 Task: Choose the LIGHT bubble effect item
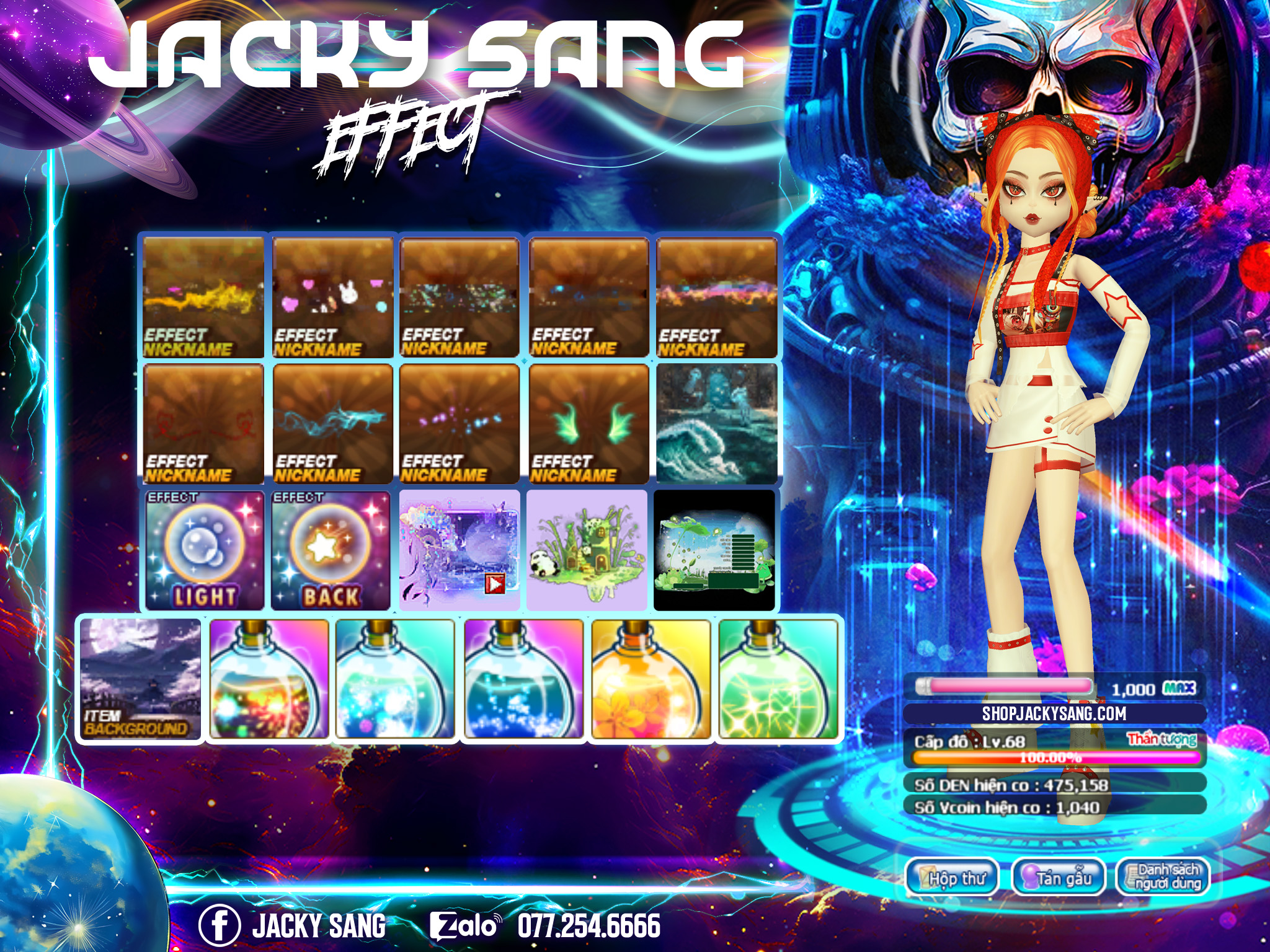point(205,550)
